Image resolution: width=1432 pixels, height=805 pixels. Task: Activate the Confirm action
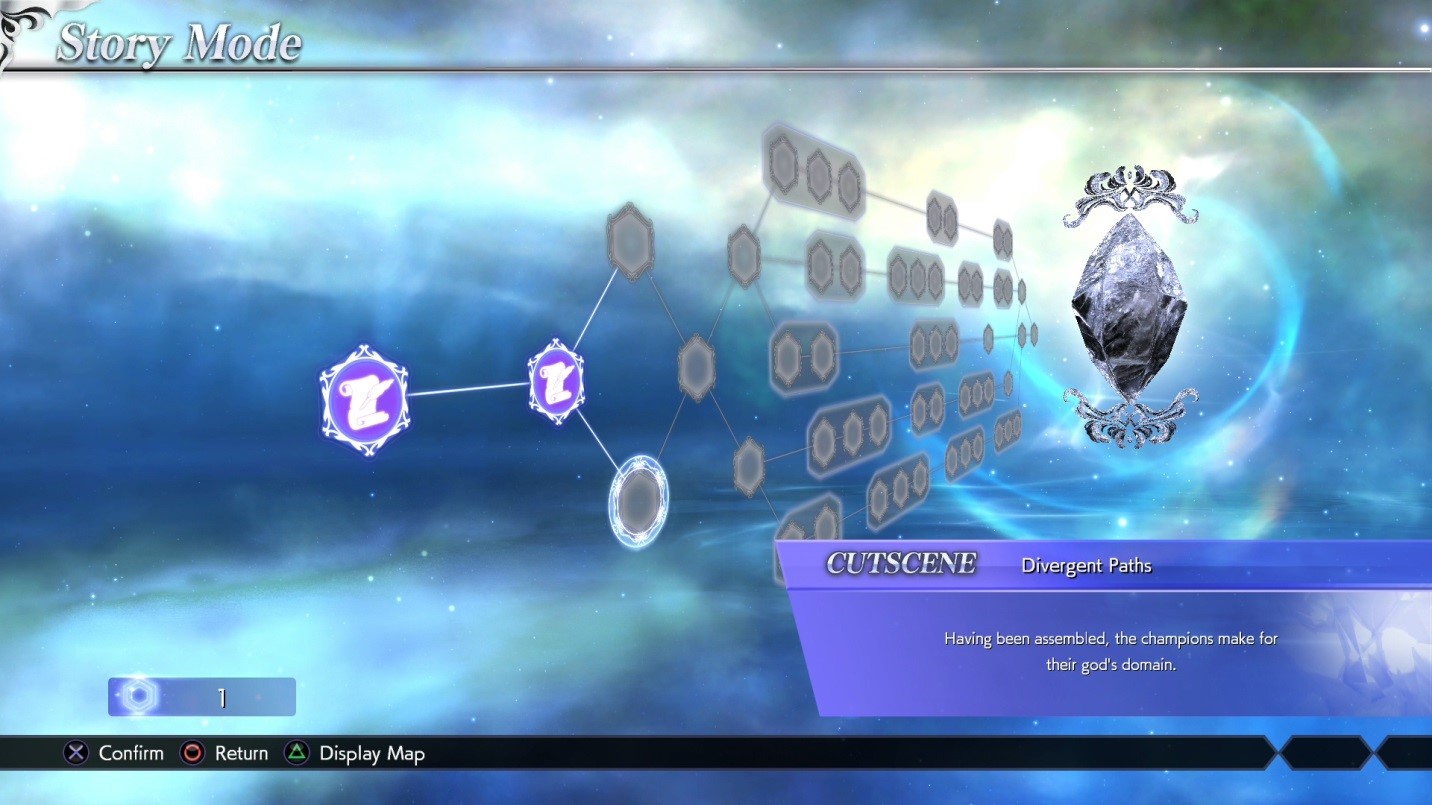coord(114,753)
